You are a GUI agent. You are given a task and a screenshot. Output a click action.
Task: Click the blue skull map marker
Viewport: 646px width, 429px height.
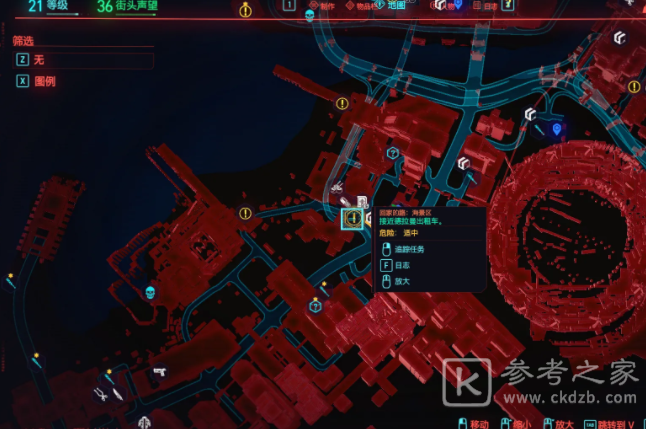click(x=151, y=292)
